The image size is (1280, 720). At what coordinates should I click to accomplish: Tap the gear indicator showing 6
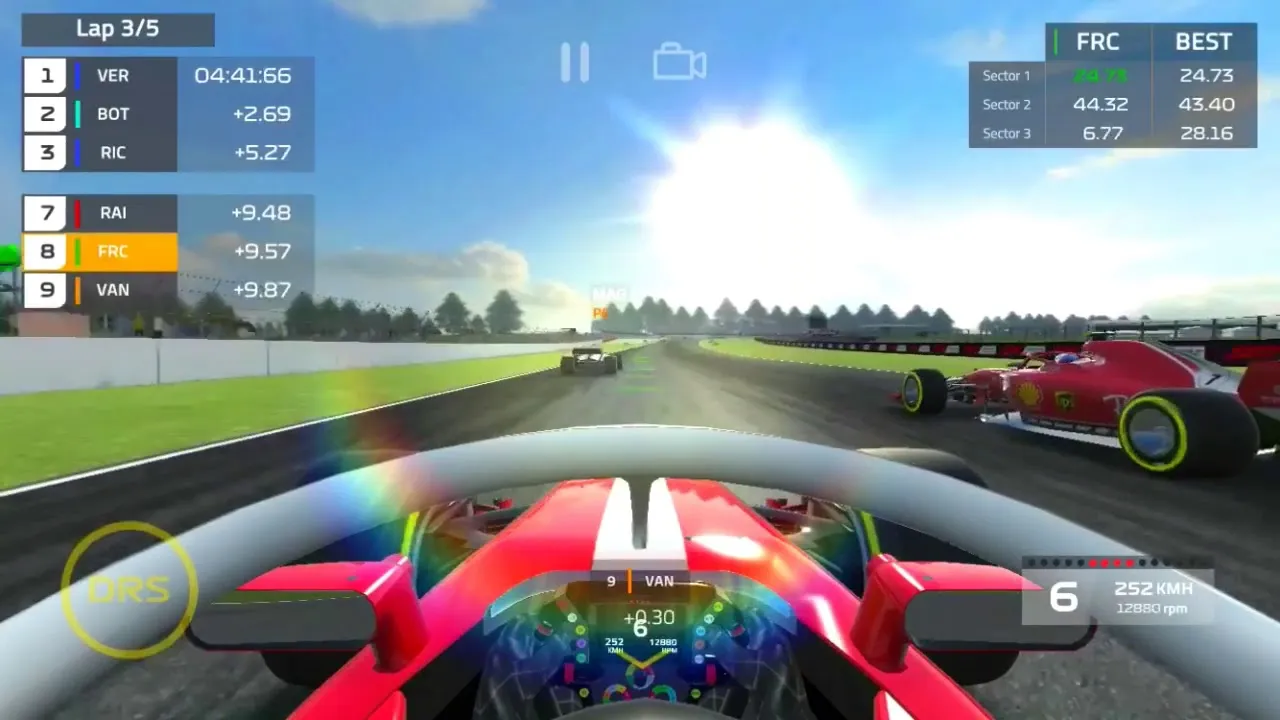1063,597
